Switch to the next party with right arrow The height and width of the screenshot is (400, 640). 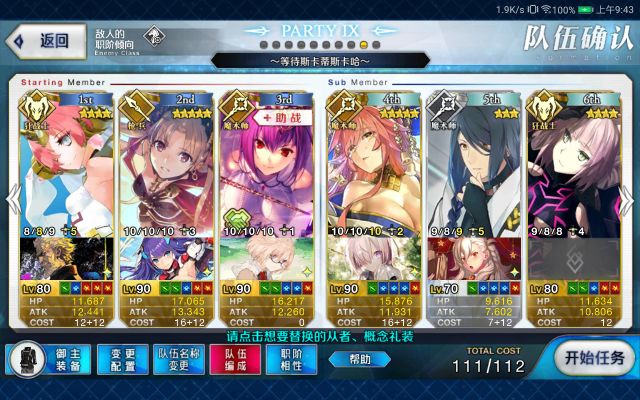pos(629,199)
